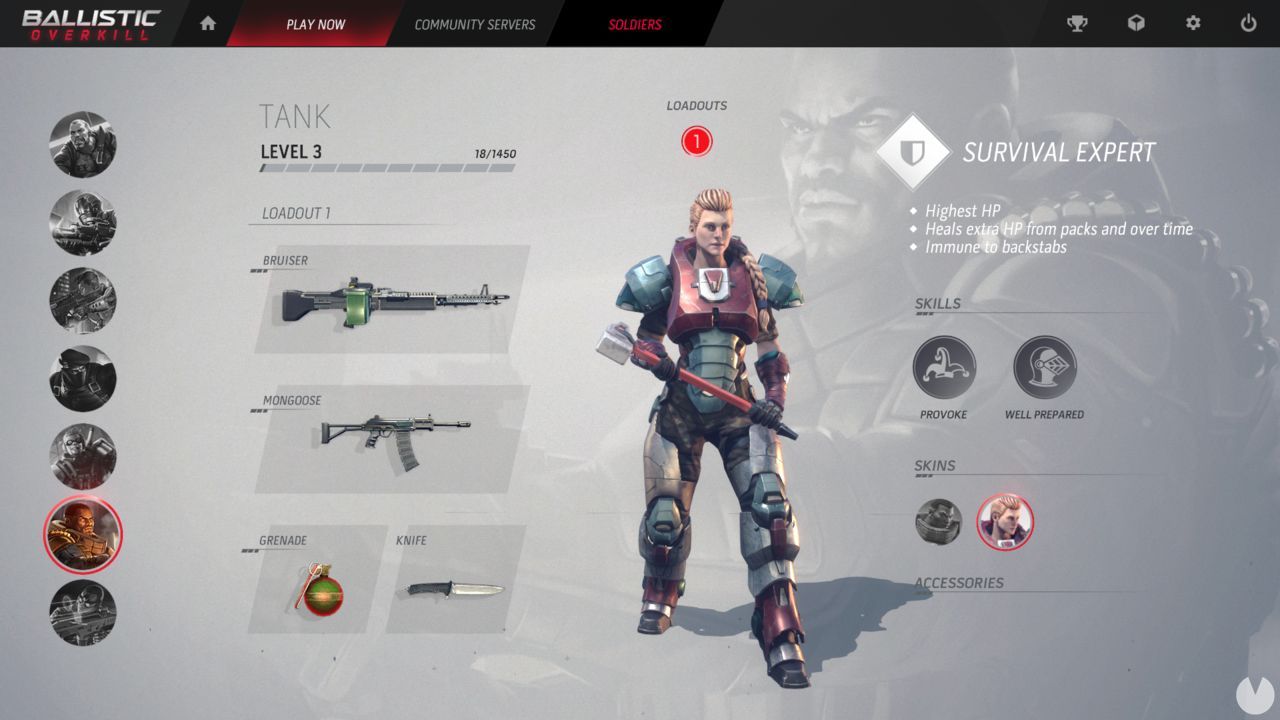Screen dimensions: 1280x720
Task: Click the Survival Expert shield emblem
Action: click(911, 152)
